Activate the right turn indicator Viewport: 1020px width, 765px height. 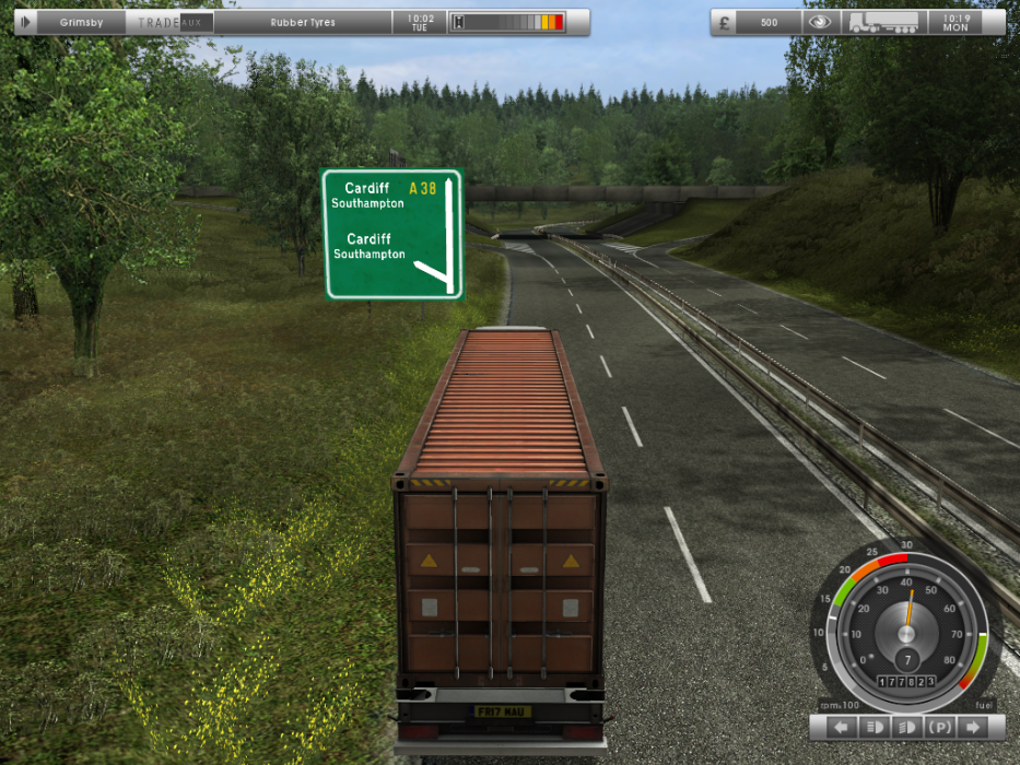(x=971, y=727)
